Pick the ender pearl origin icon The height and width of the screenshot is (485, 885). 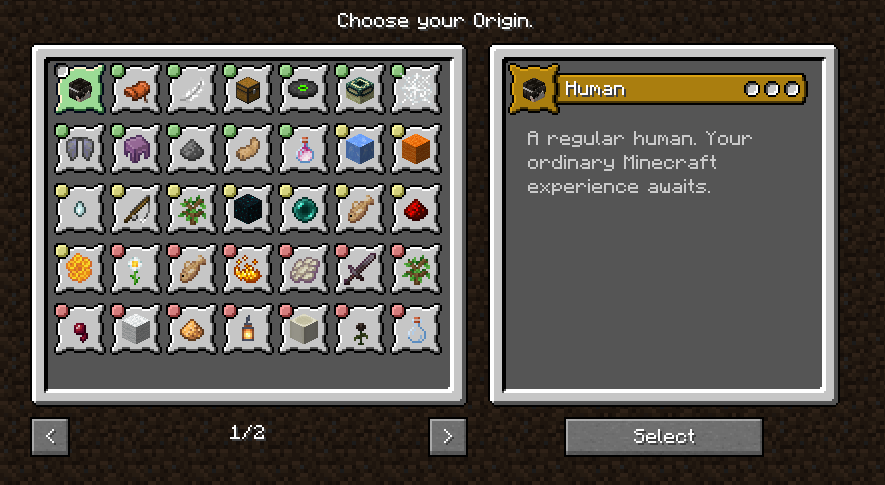tap(304, 210)
